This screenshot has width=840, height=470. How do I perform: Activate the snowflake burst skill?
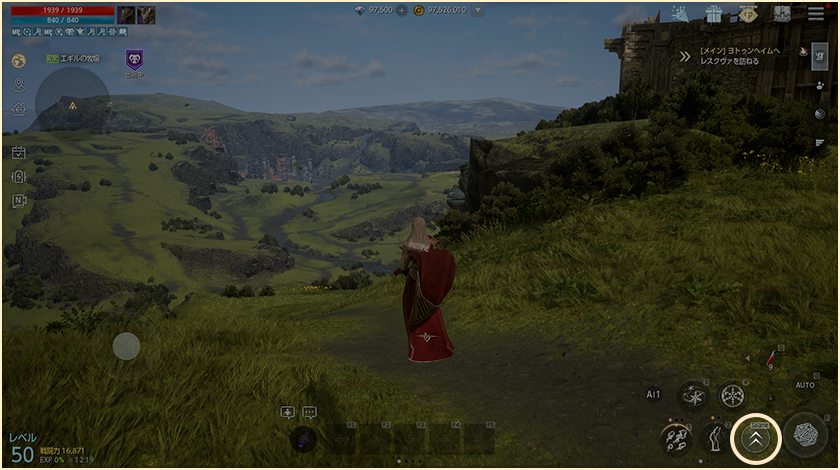733,395
